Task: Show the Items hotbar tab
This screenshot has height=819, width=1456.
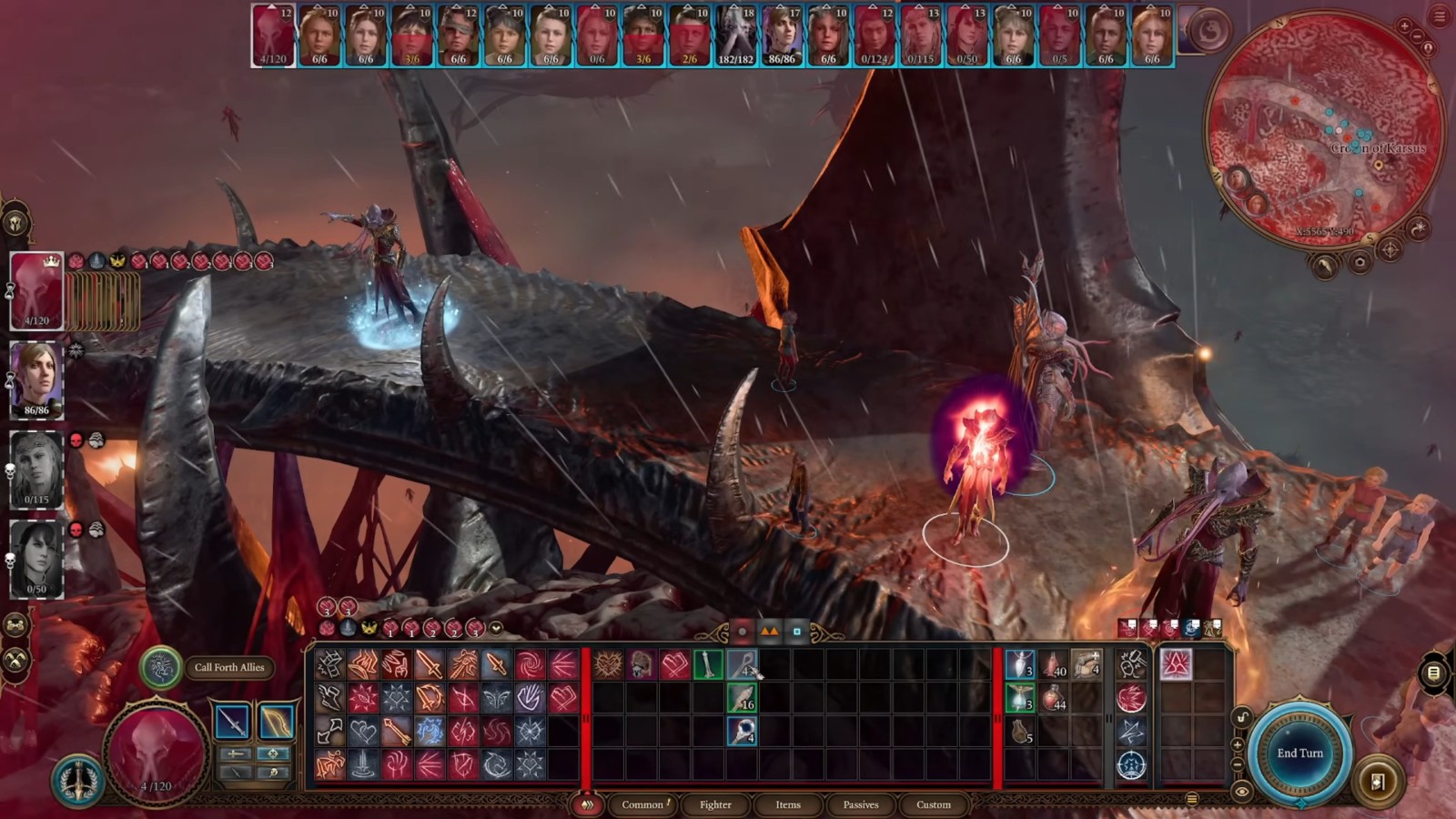Action: coord(788,804)
